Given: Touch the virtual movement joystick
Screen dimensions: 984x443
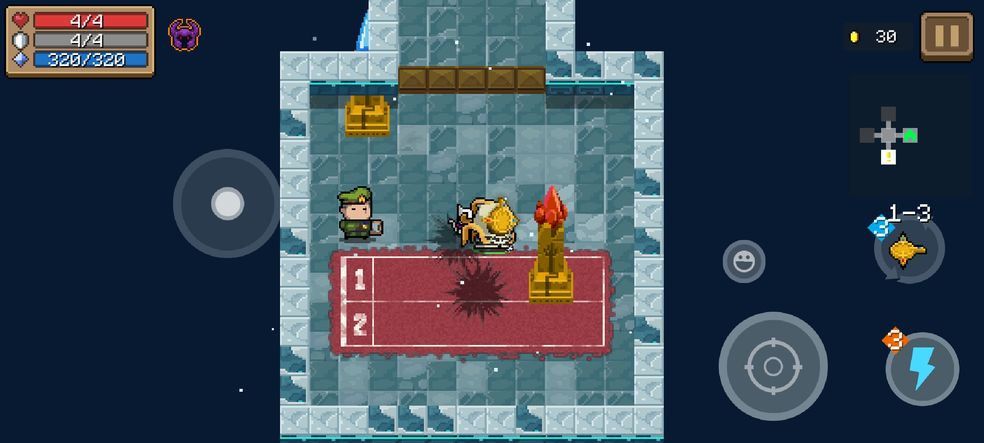Looking at the screenshot, I should [227, 204].
